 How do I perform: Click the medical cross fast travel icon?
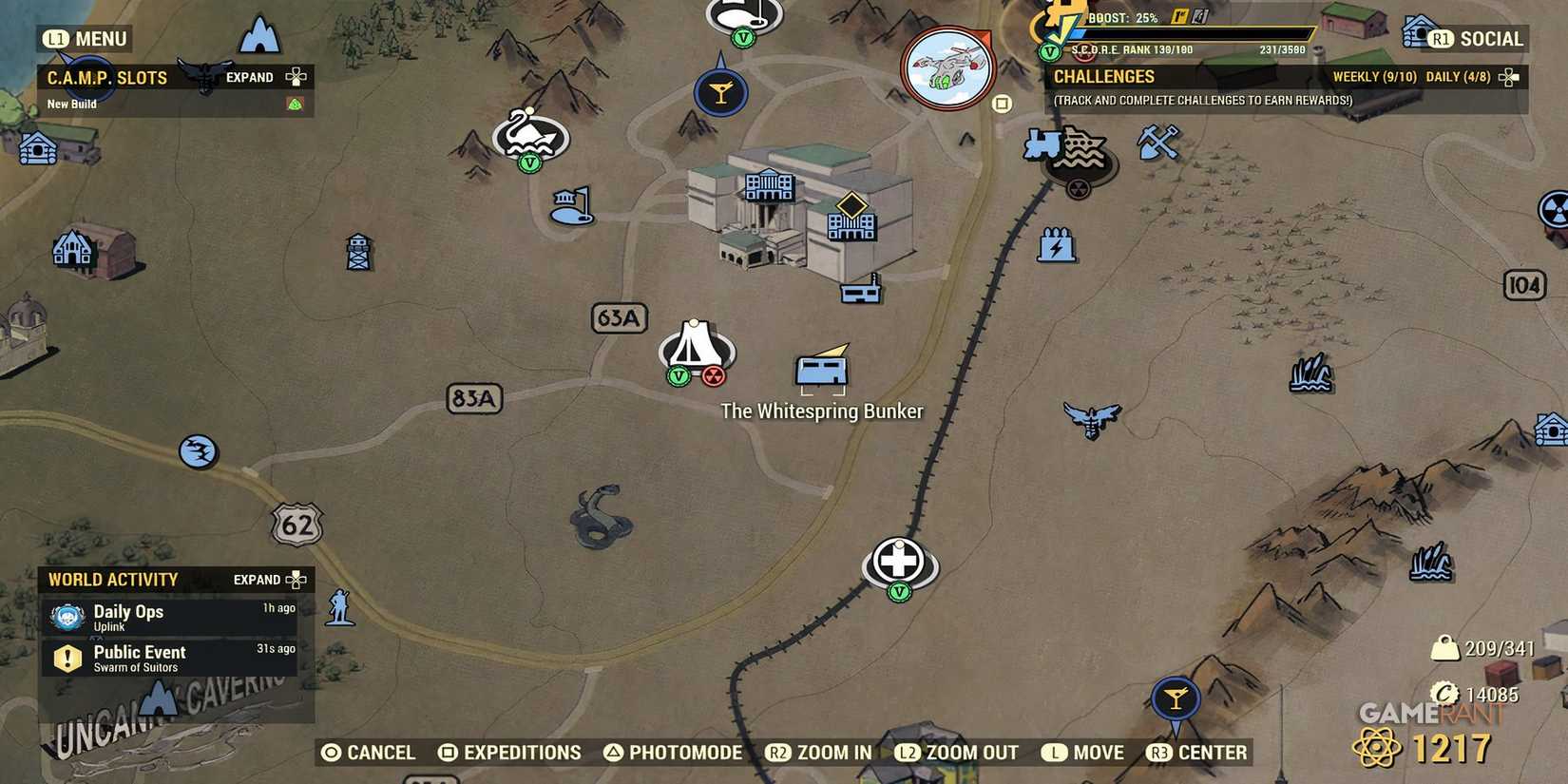899,561
